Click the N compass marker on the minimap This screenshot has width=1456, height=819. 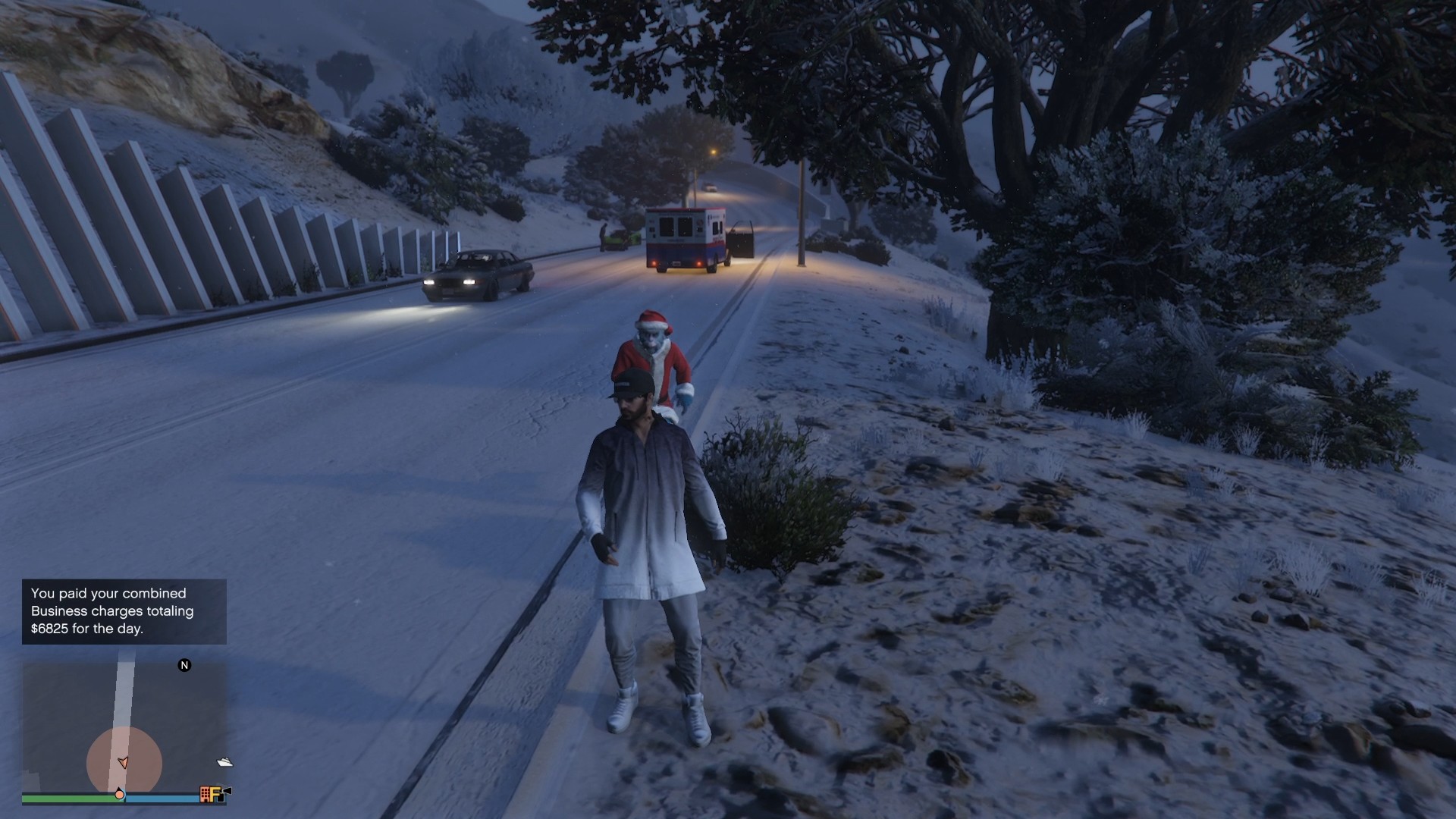184,665
